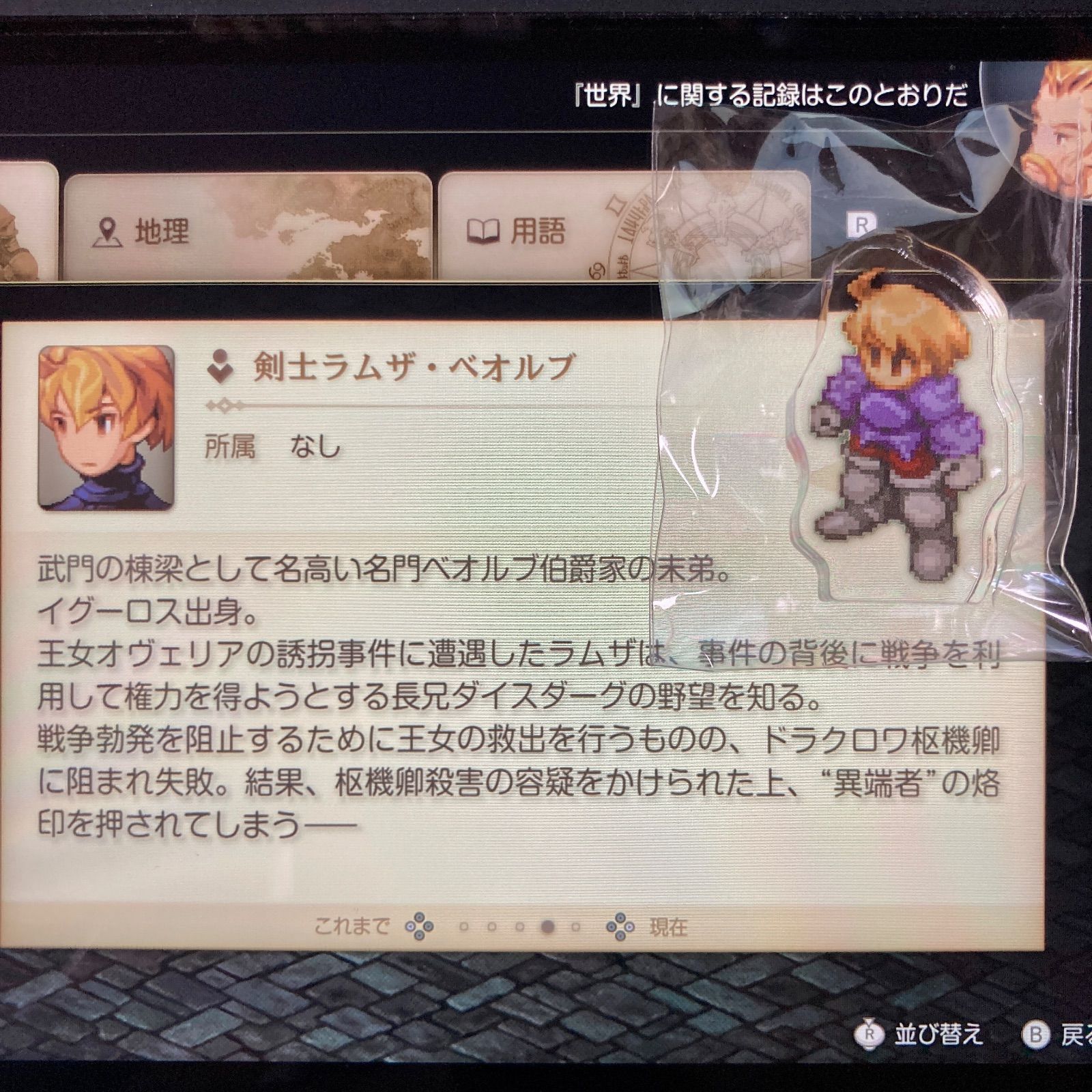Select the last page dot after the filled one
Image resolution: width=1092 pixels, height=1092 pixels.
[x=575, y=925]
